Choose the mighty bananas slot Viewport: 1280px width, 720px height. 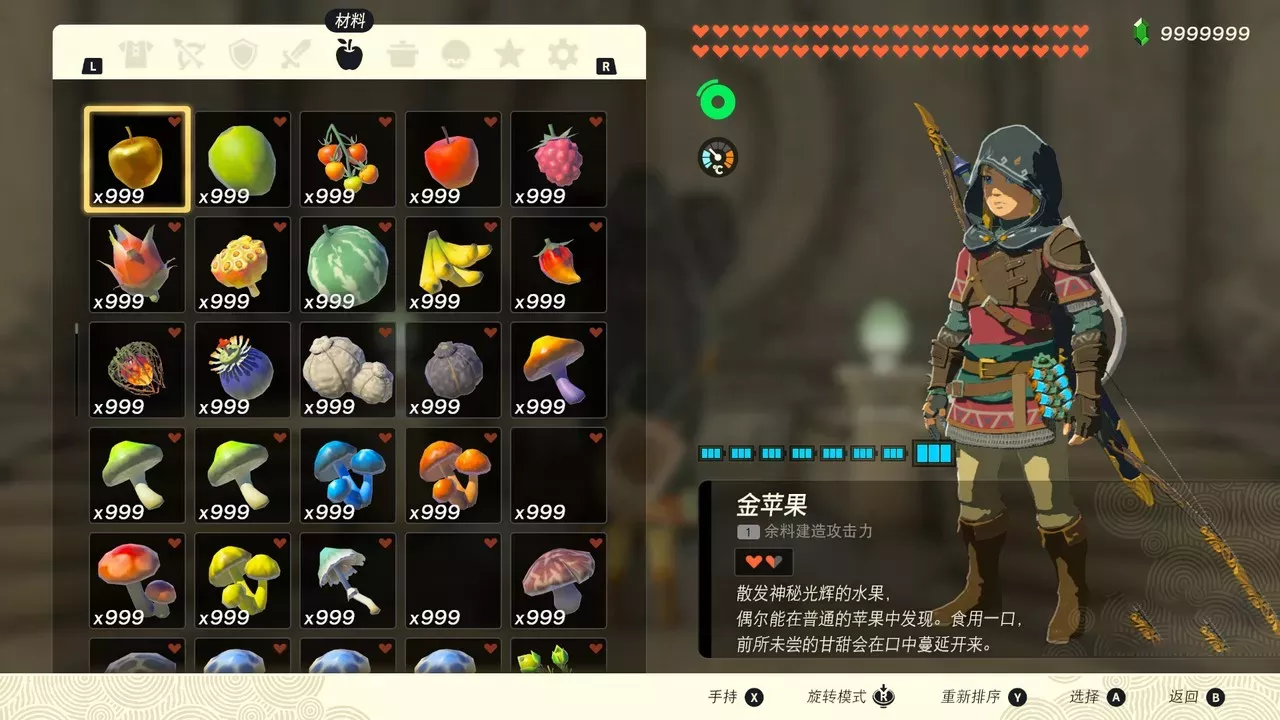(x=453, y=264)
